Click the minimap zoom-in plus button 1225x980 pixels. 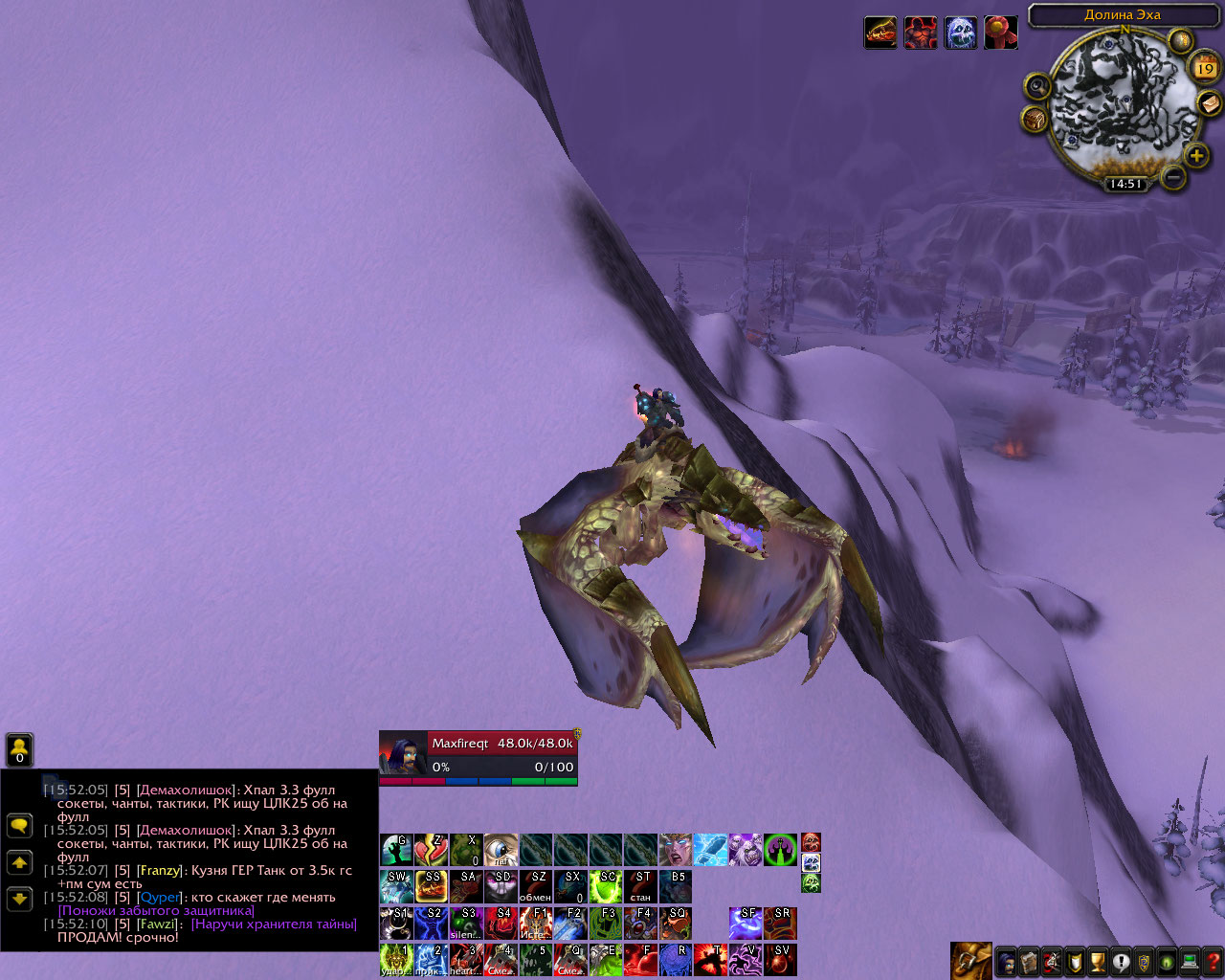(x=1196, y=155)
